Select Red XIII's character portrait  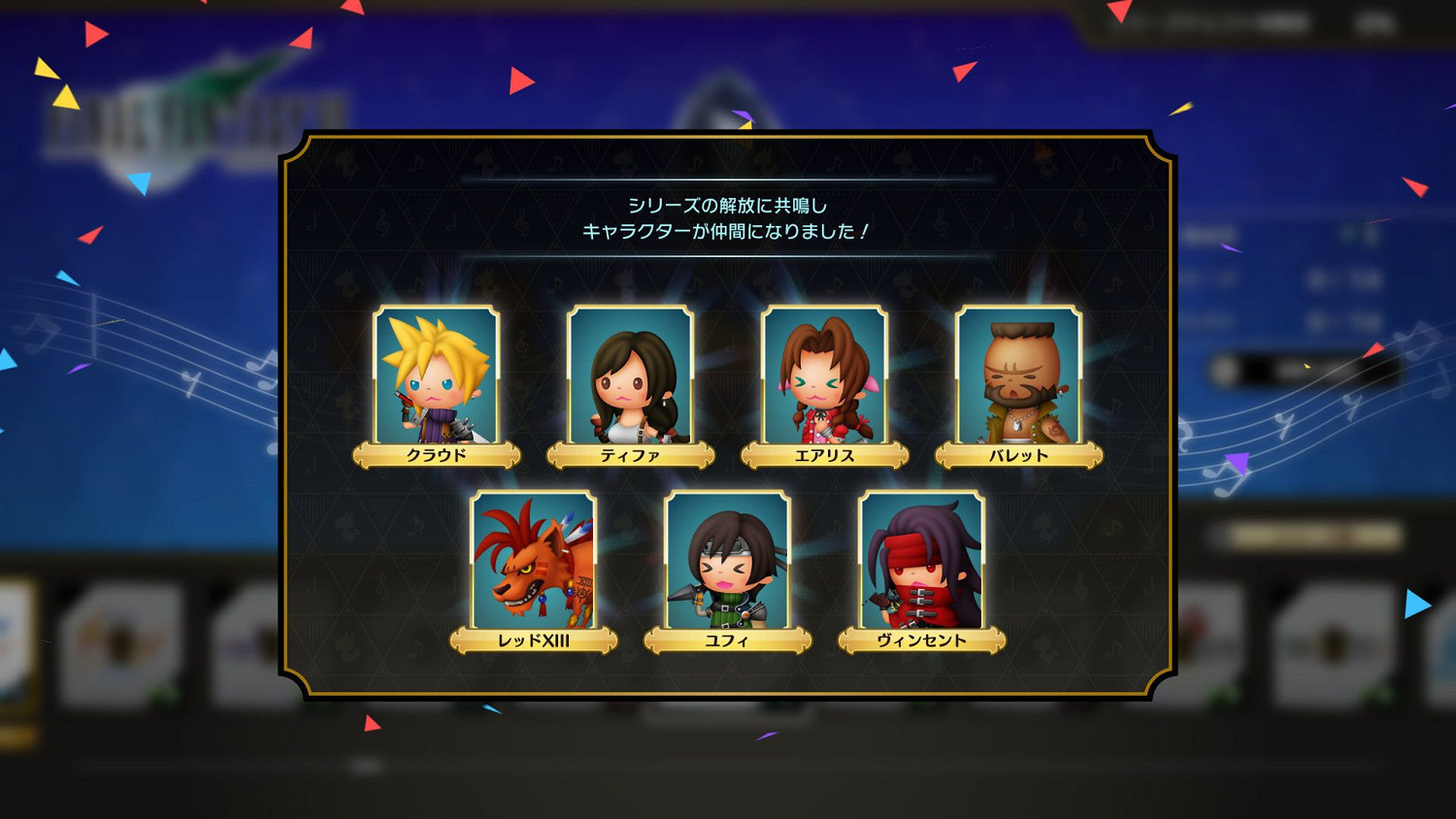[x=532, y=561]
